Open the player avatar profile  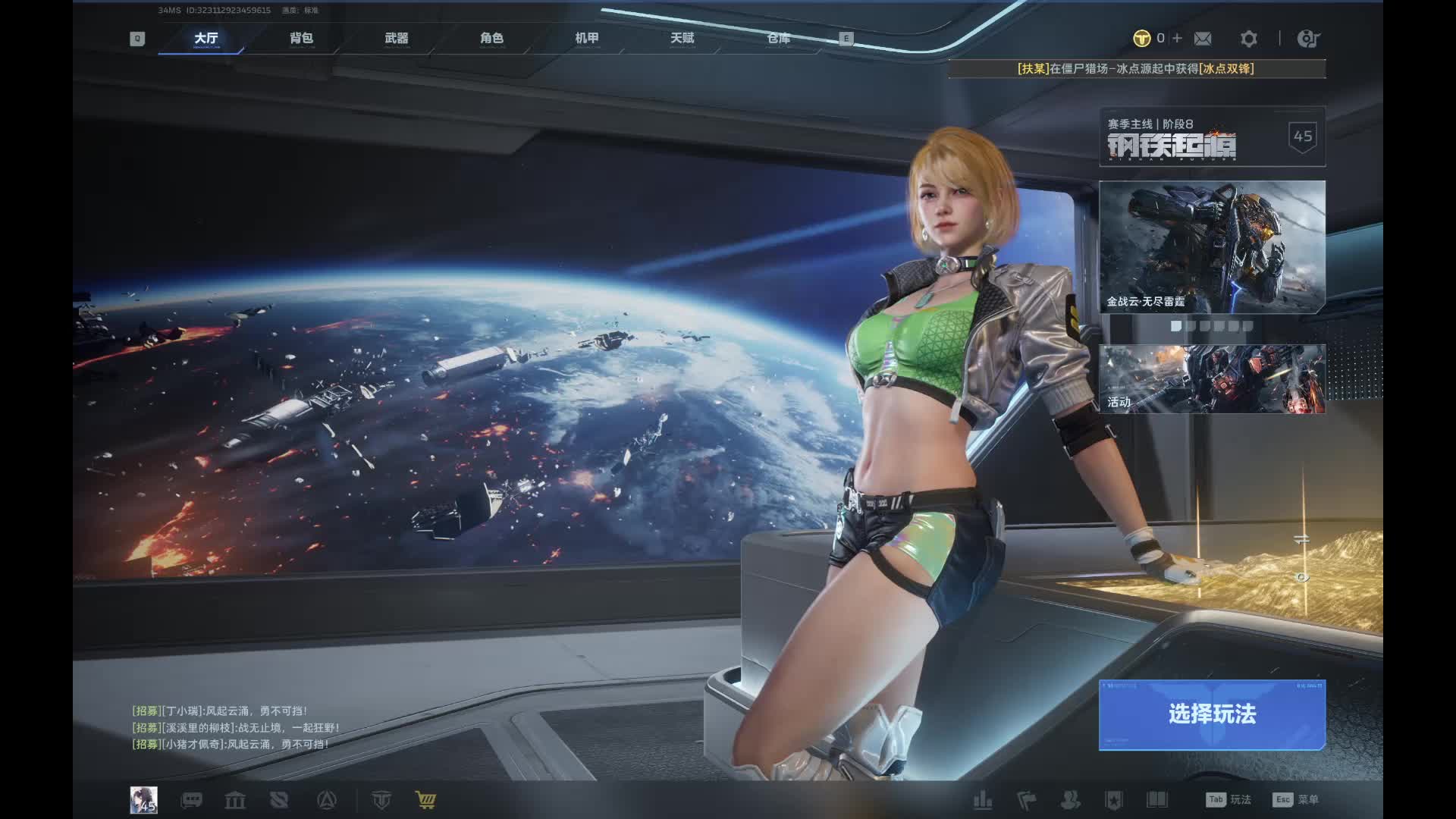point(143,799)
